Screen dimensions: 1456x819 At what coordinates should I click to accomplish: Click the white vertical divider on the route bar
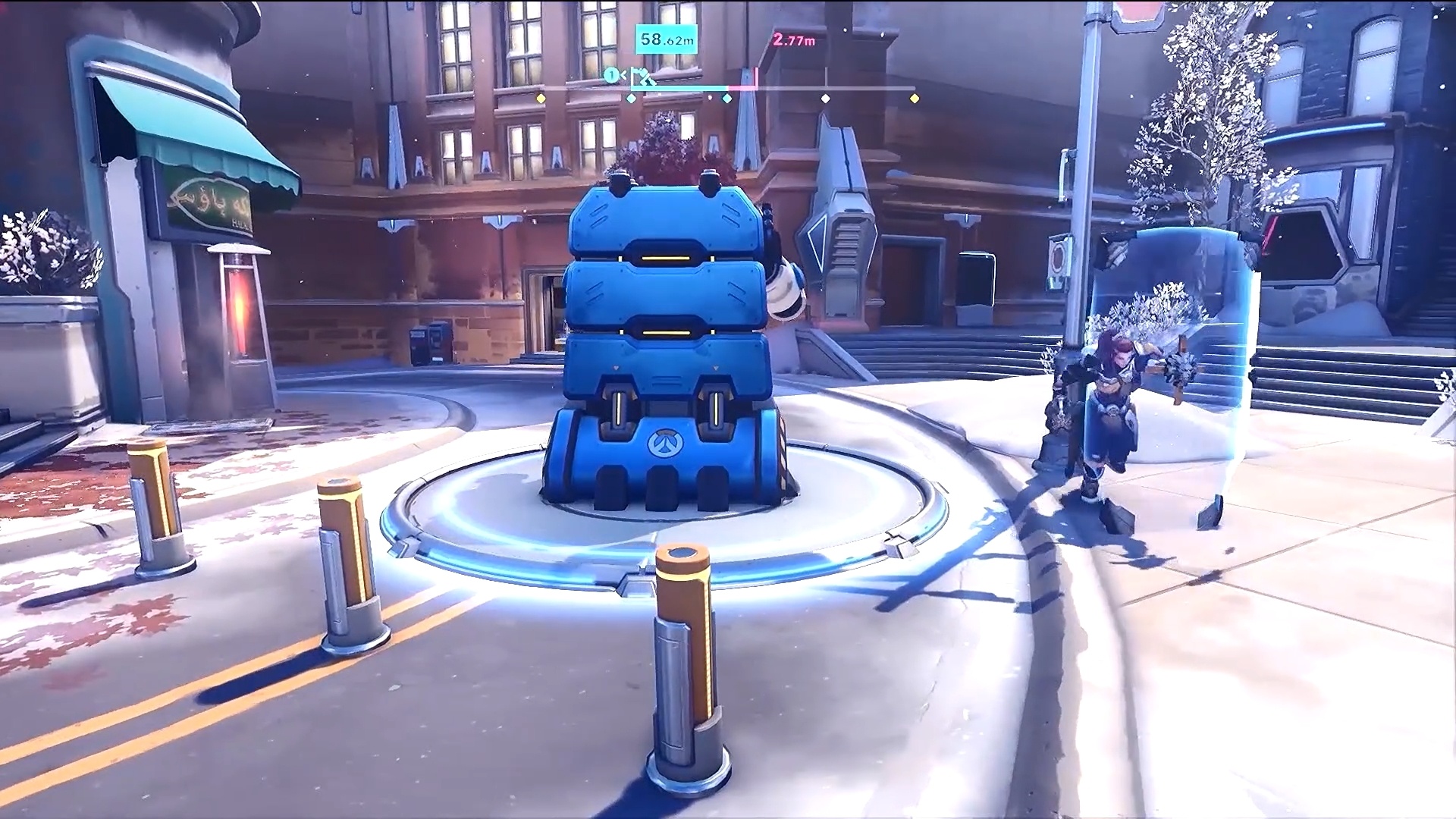click(827, 77)
